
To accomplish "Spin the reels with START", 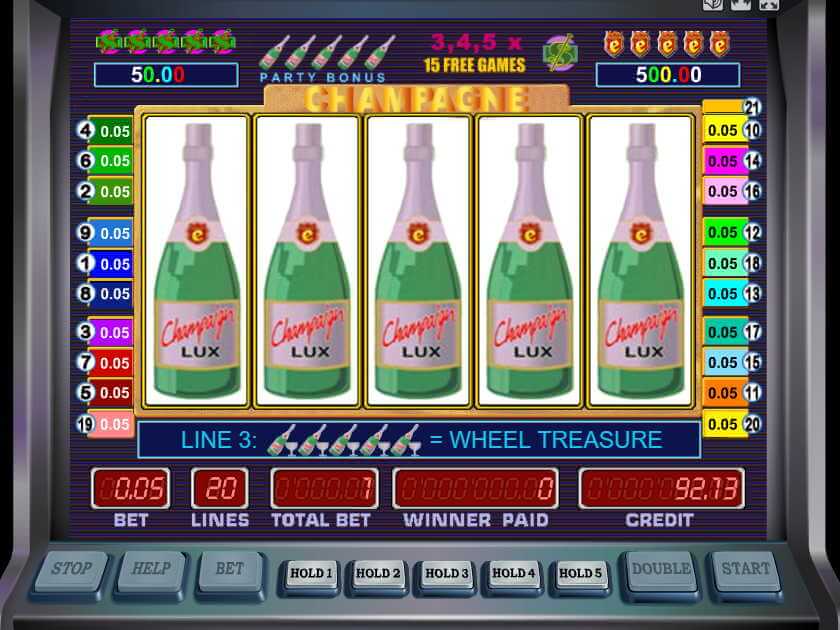I will point(746,571).
